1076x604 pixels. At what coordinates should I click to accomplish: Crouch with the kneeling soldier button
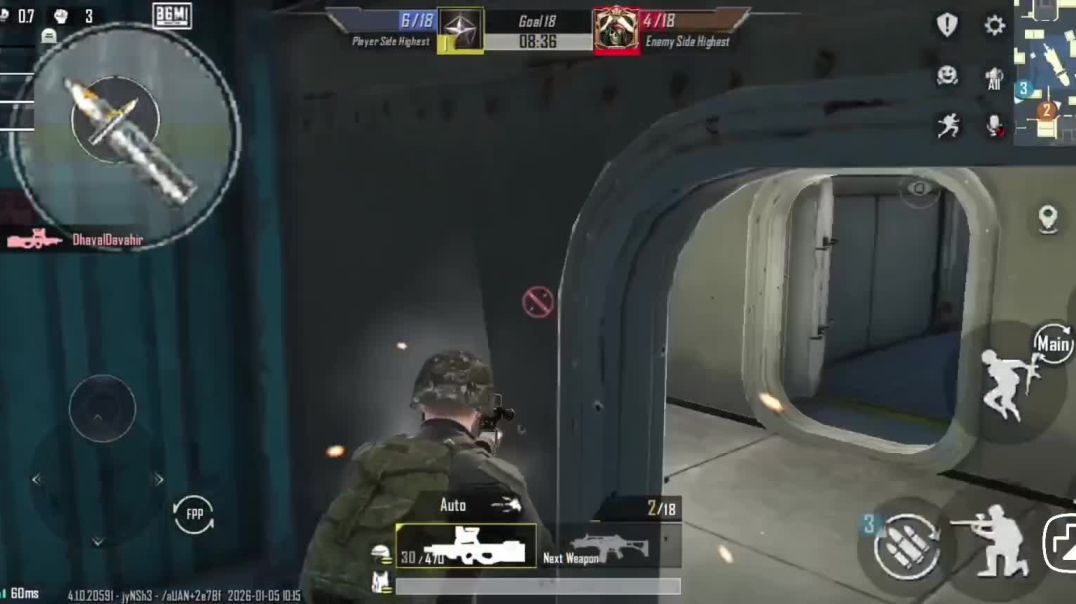pyautogui.click(x=989, y=541)
